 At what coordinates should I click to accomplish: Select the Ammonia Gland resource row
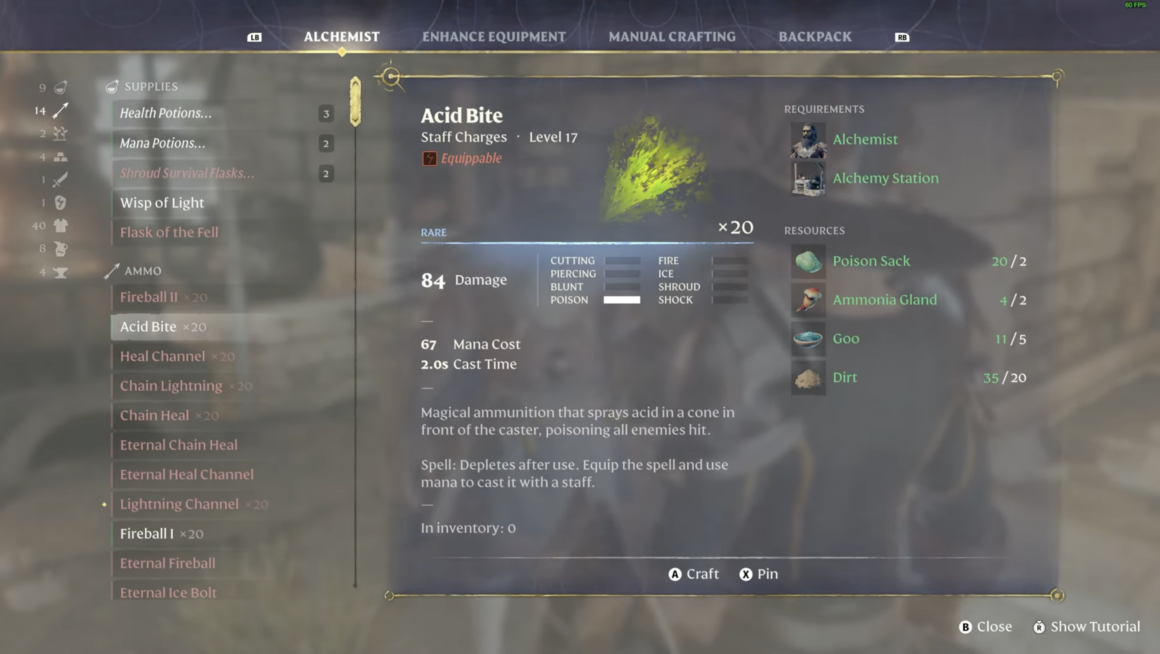(885, 300)
